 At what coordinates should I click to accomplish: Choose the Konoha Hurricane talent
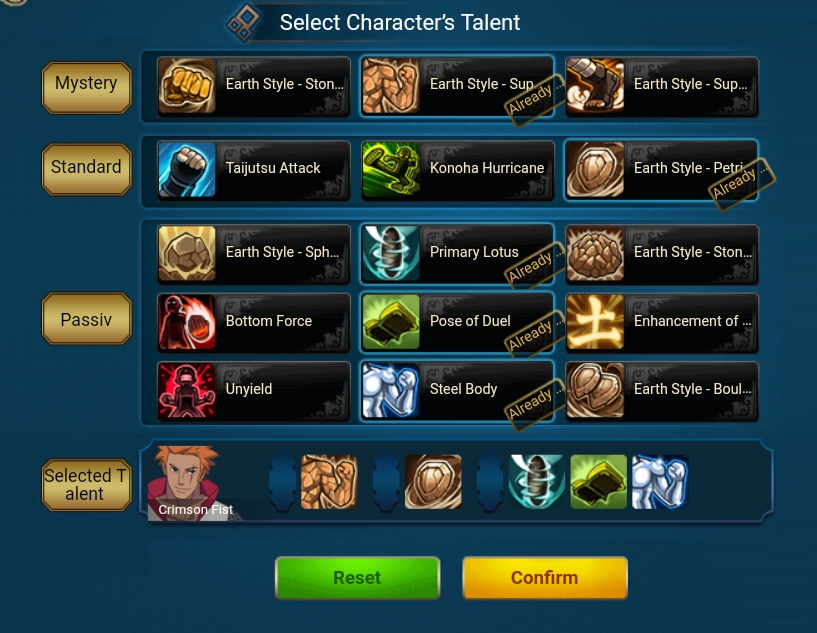[457, 169]
